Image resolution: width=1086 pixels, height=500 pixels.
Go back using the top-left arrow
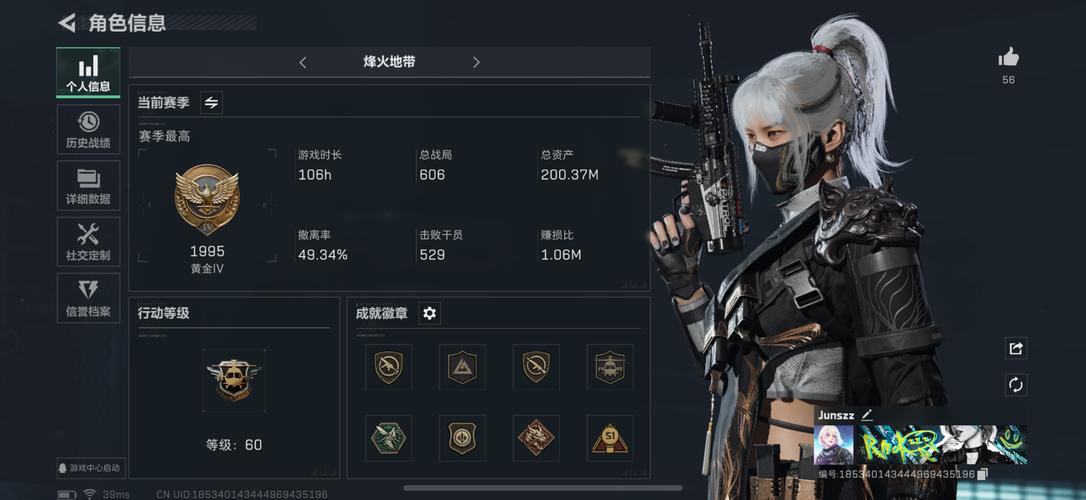[67, 23]
